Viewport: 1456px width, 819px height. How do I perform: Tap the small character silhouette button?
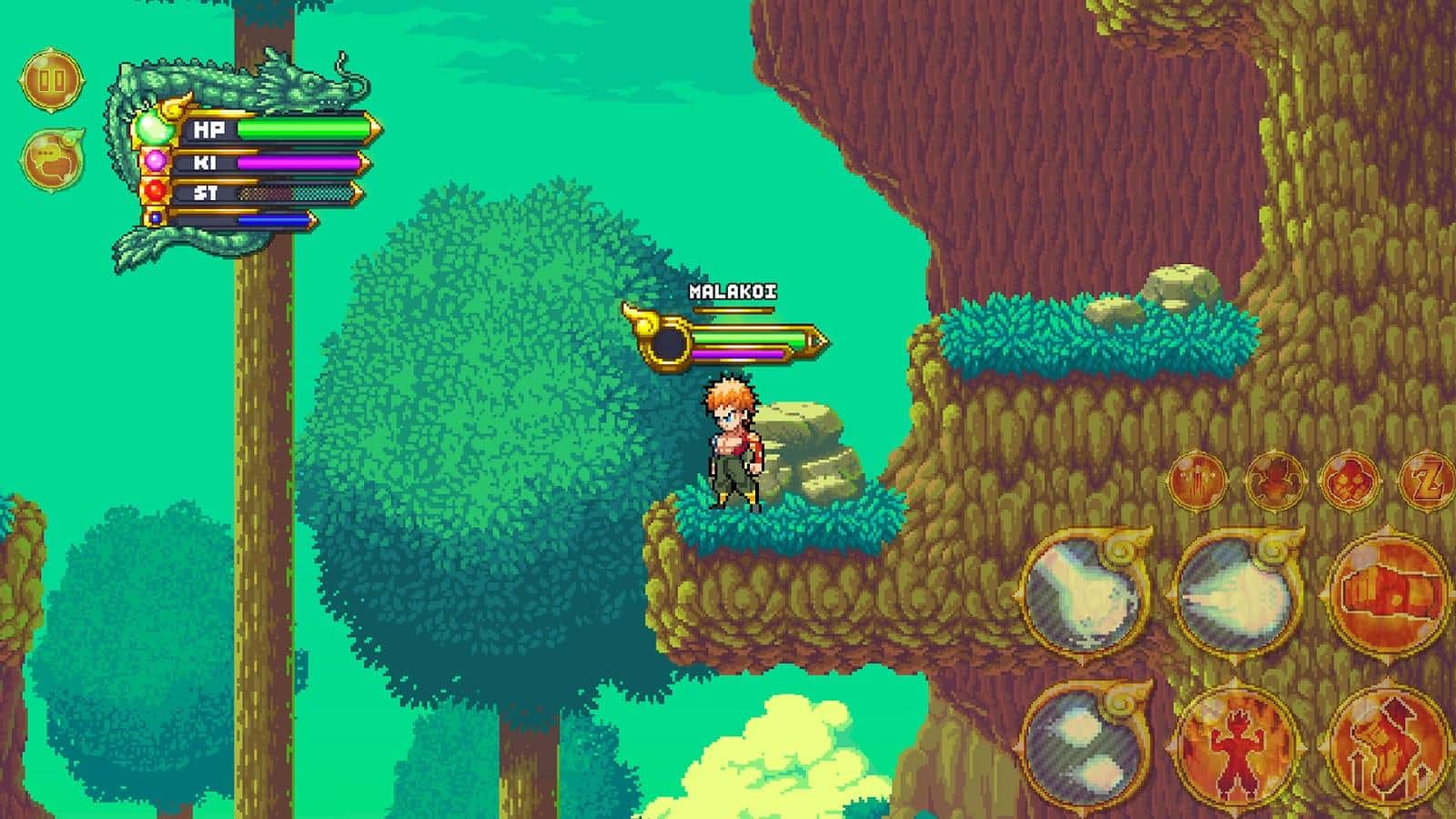click(x=1273, y=480)
